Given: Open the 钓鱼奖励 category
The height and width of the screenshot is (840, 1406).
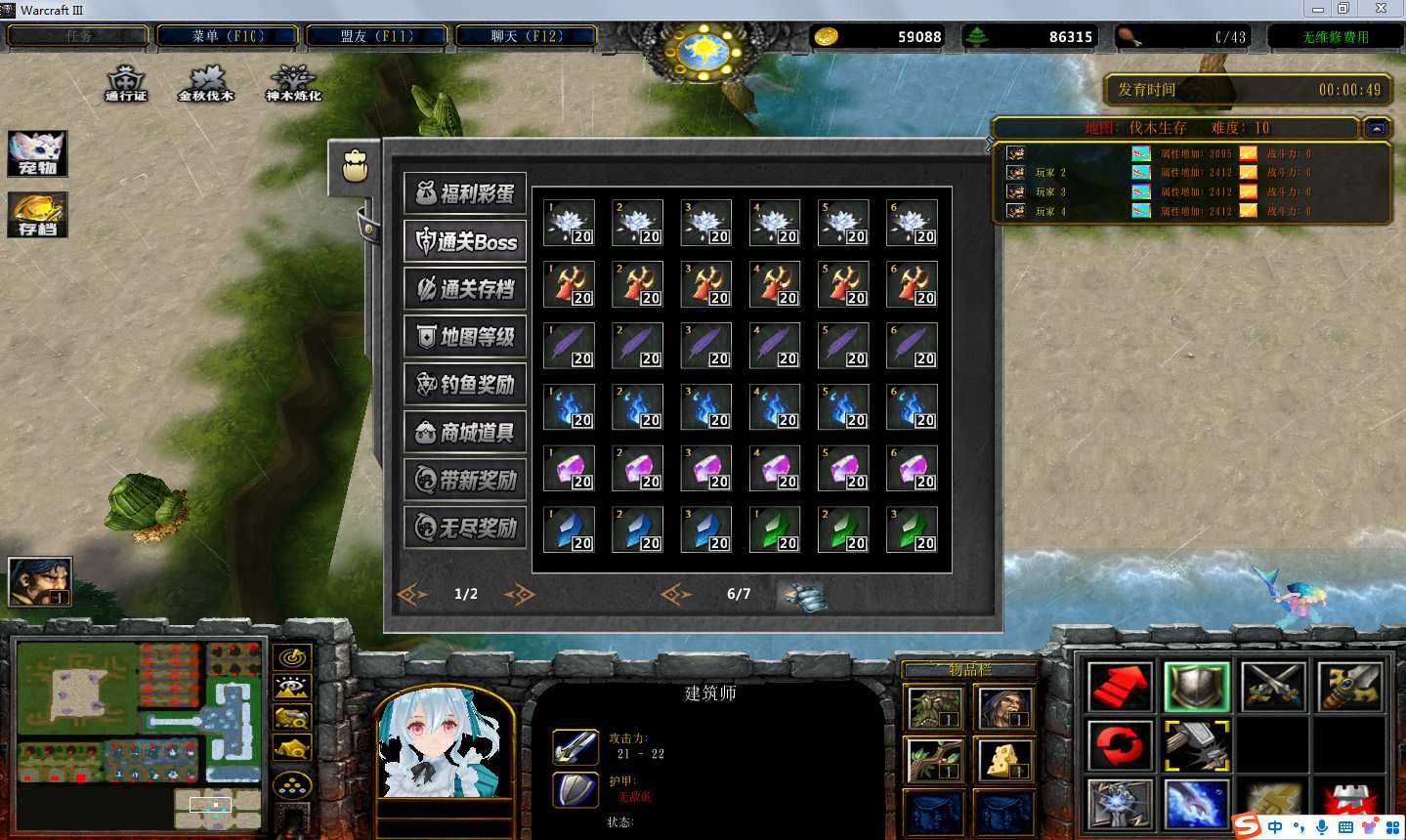Looking at the screenshot, I should (x=465, y=385).
